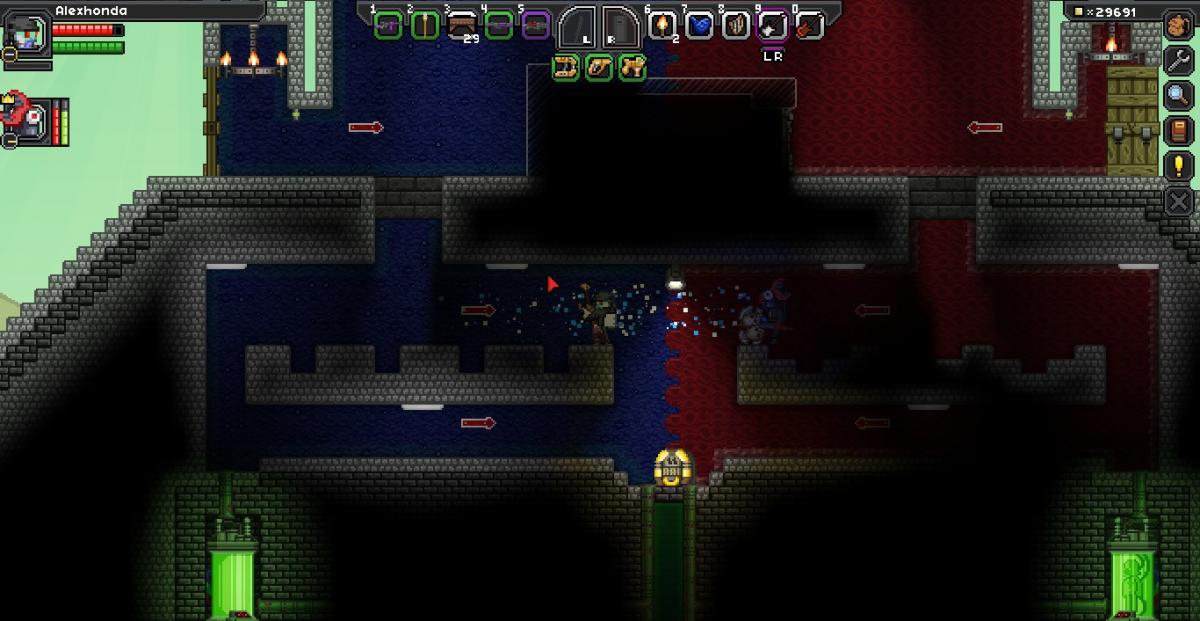The width and height of the screenshot is (1200, 621).
Task: Open the quest journal exclamation icon
Action: (1178, 165)
